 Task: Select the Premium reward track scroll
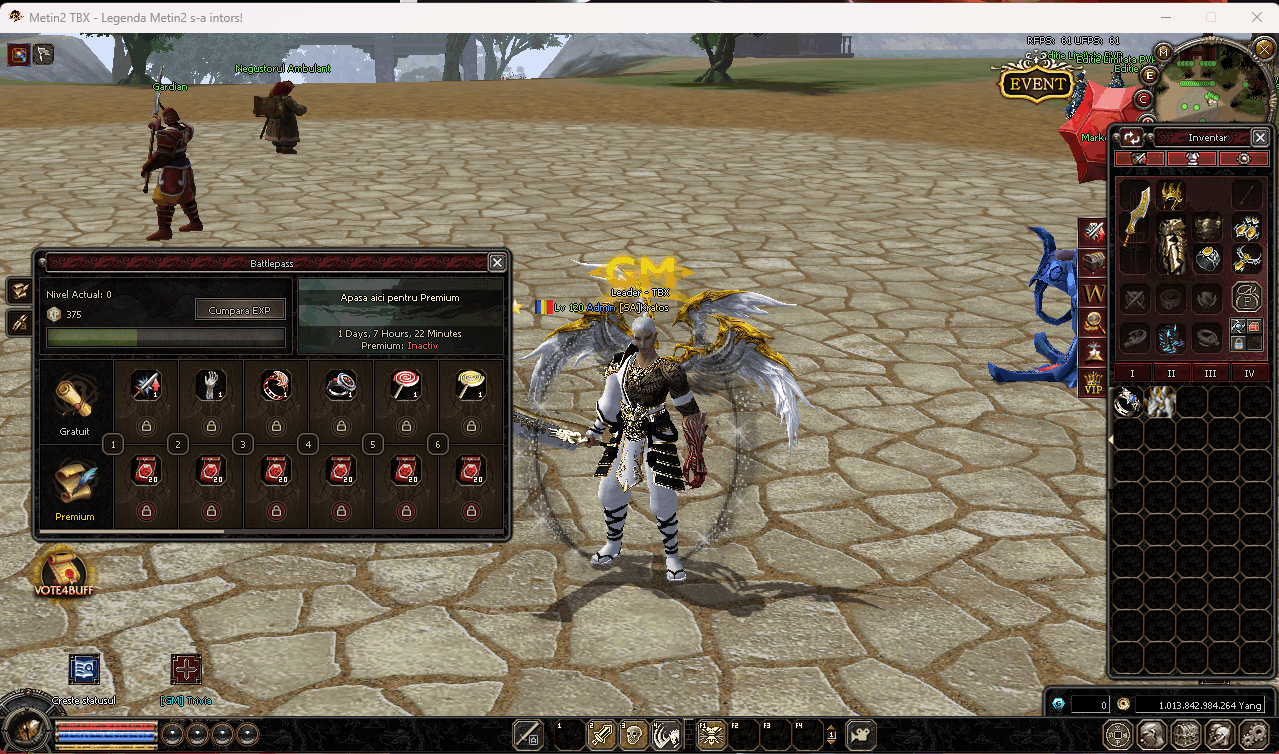(x=74, y=485)
